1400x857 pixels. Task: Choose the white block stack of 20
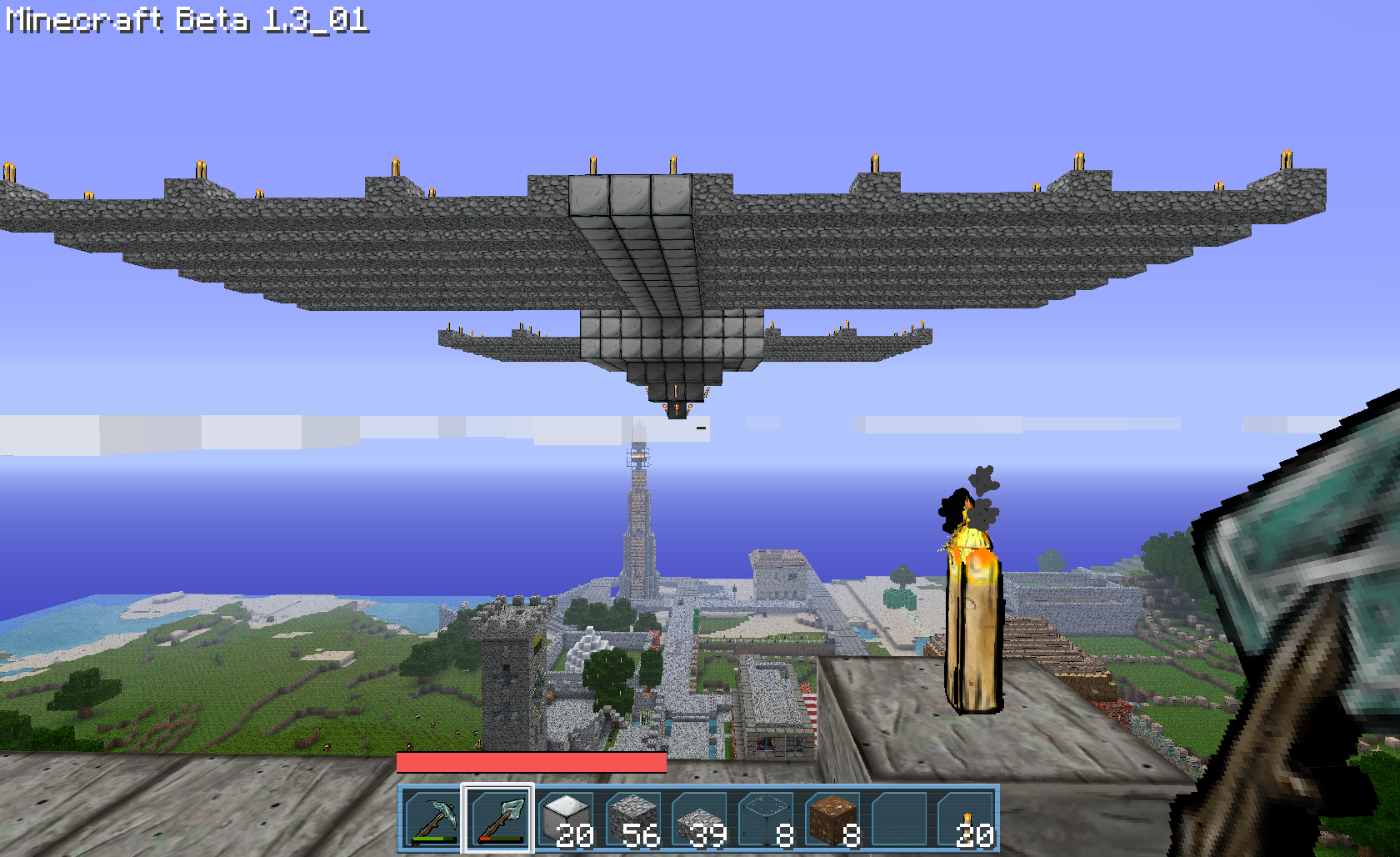566,819
